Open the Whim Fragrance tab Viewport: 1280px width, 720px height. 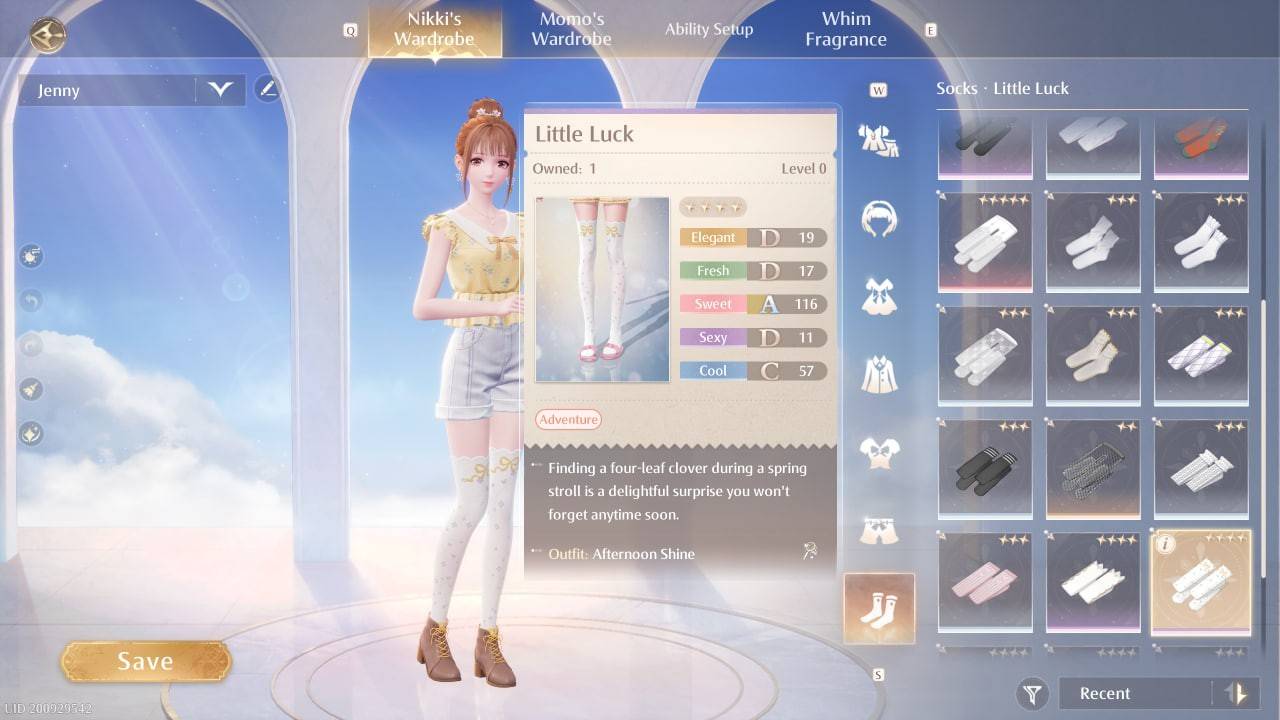[845, 27]
